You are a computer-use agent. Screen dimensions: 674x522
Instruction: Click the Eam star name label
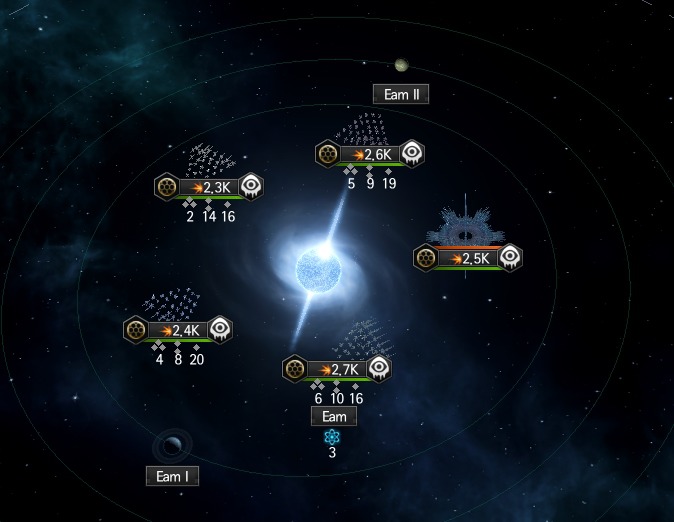click(333, 416)
